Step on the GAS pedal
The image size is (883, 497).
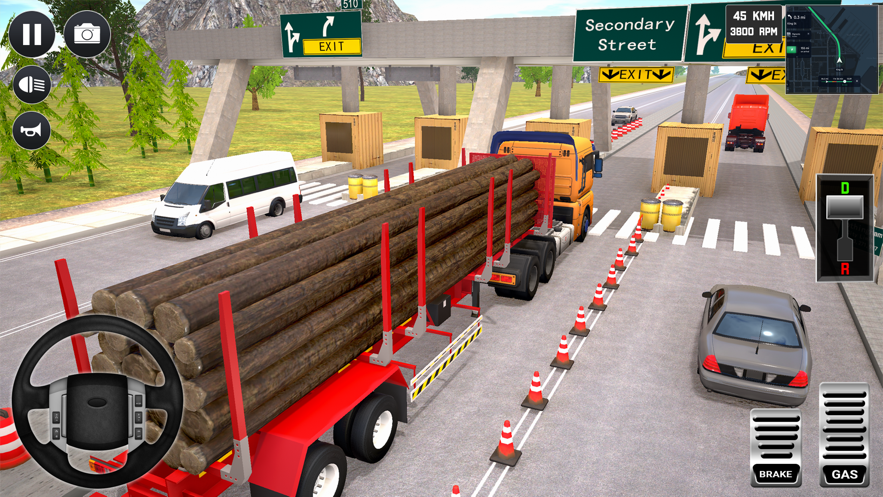pyautogui.click(x=843, y=437)
